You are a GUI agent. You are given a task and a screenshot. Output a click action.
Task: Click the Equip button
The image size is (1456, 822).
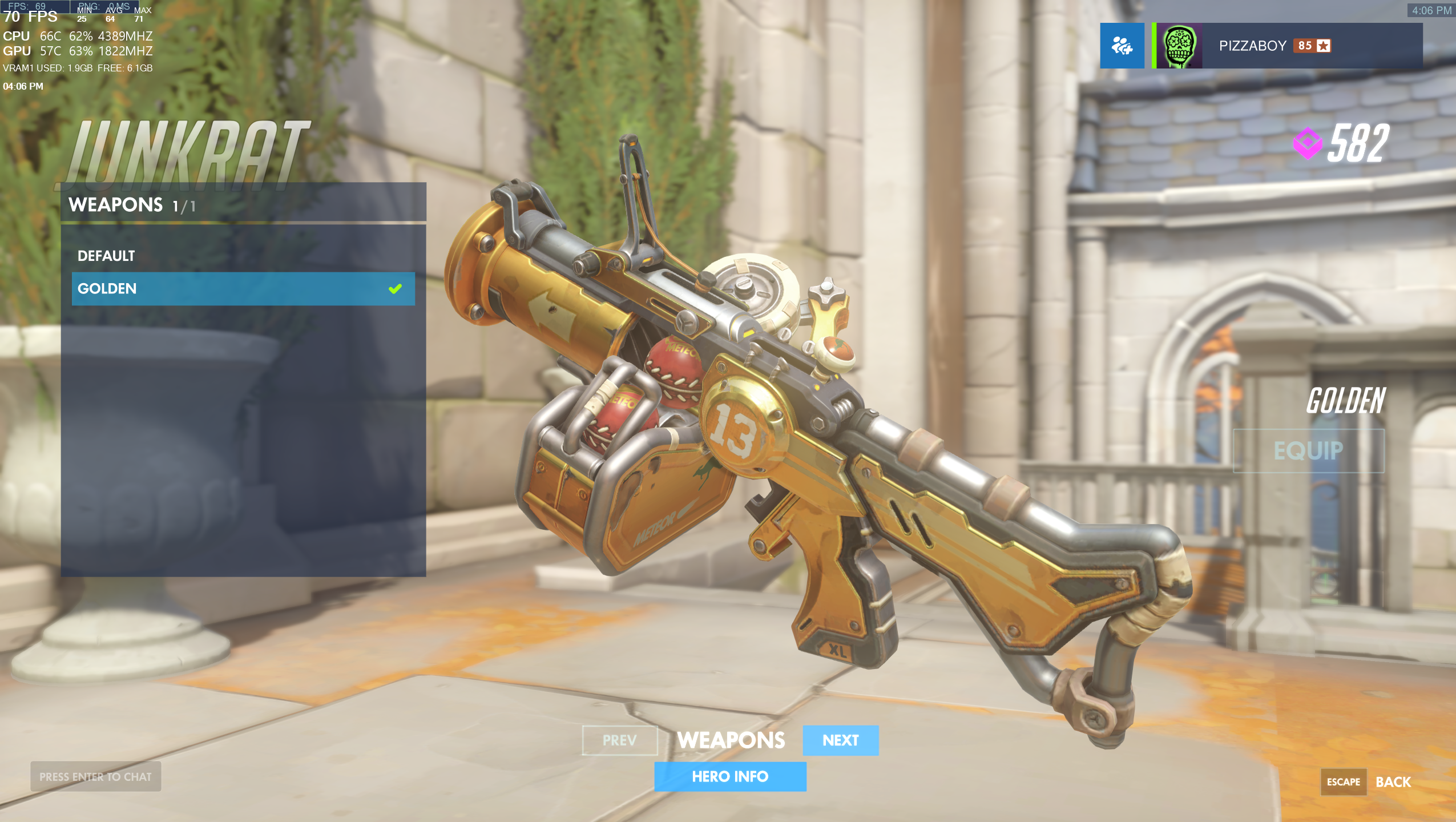[x=1308, y=451]
